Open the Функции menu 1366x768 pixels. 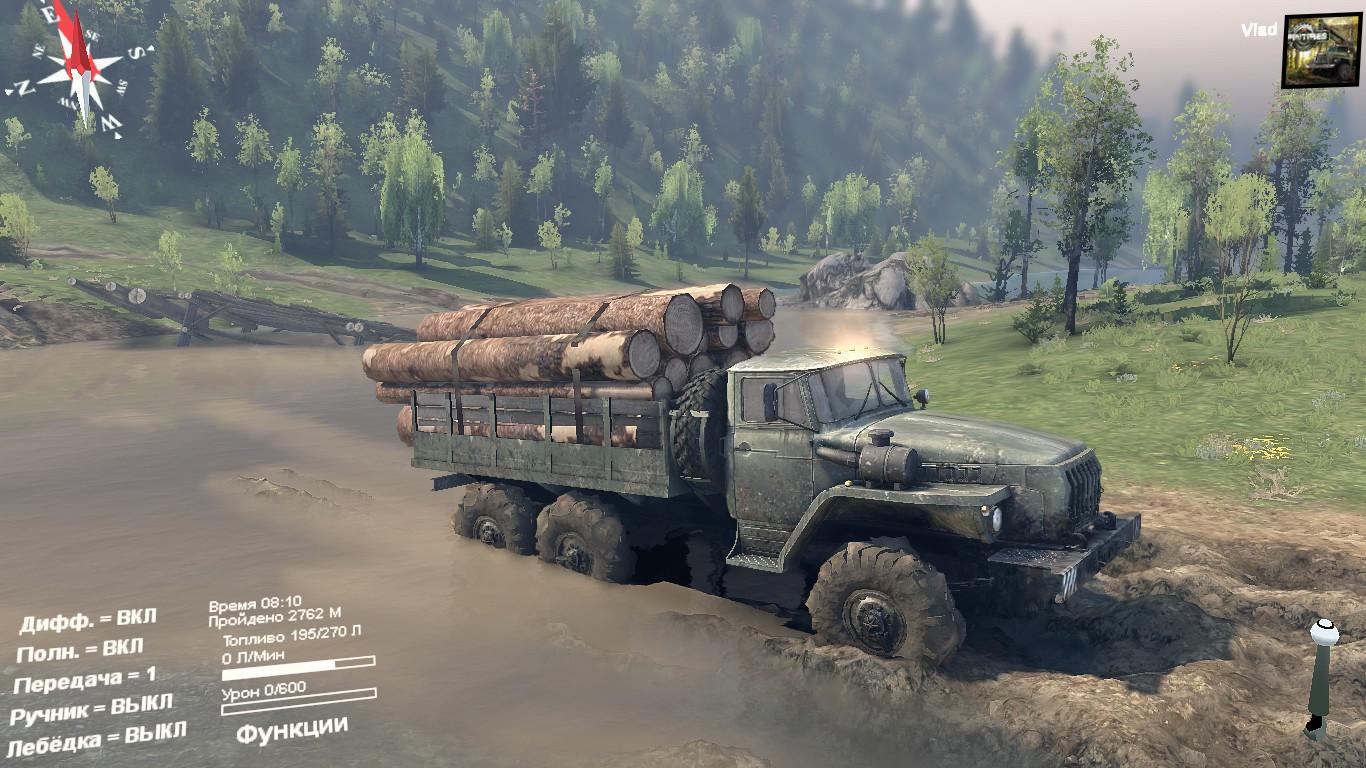(x=292, y=729)
